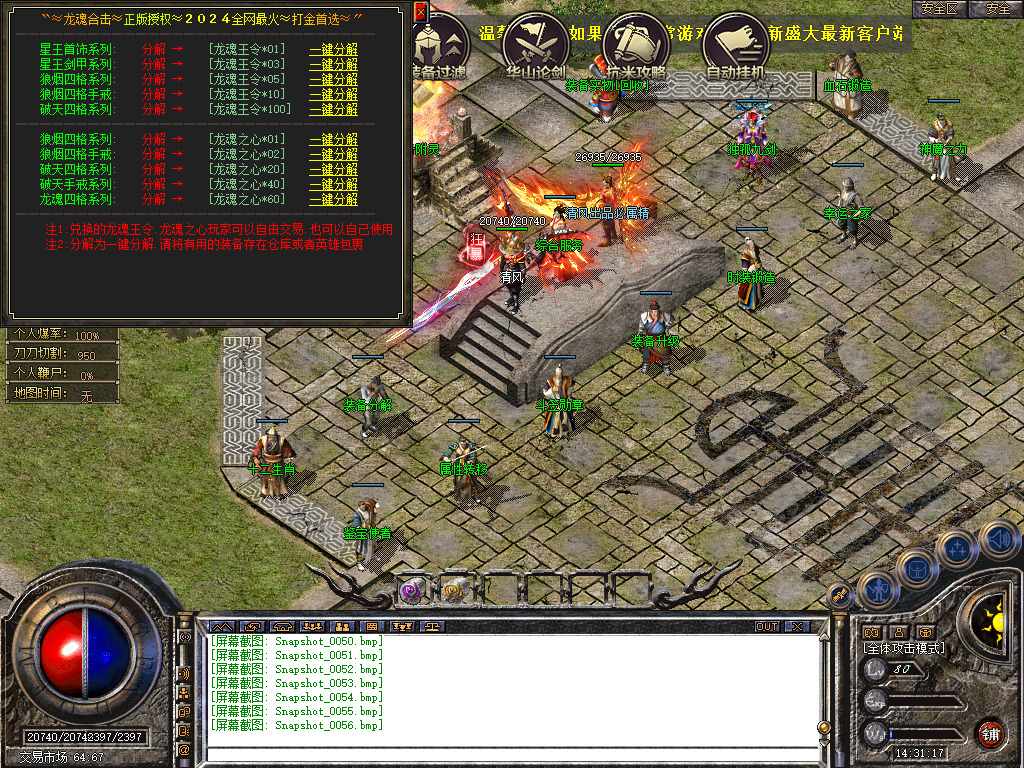One-click decompose for 龙魂王令*100 row
1024x768 pixels.
pyautogui.click(x=333, y=109)
